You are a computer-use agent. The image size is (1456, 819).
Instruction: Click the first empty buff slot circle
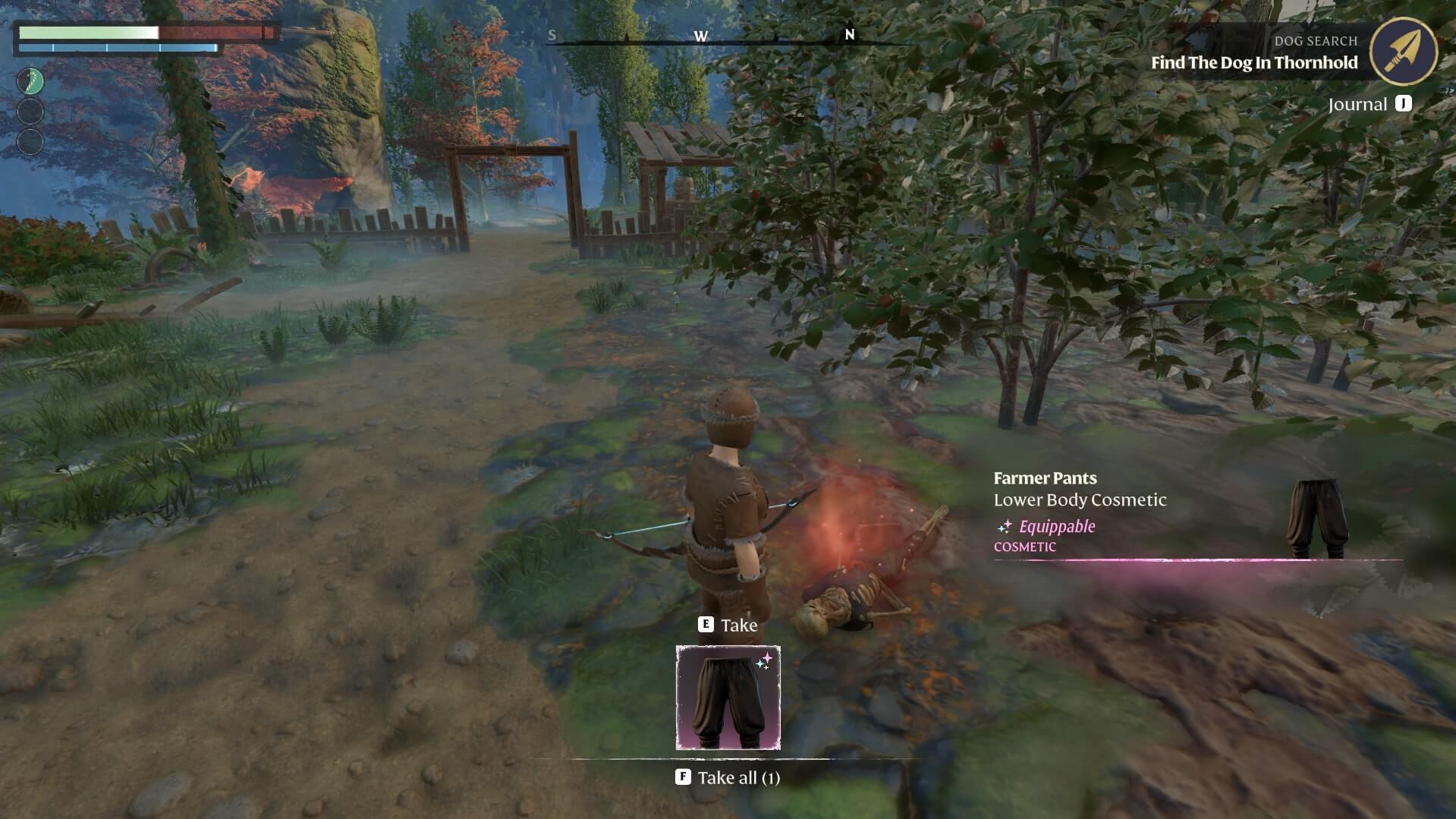coord(29,112)
